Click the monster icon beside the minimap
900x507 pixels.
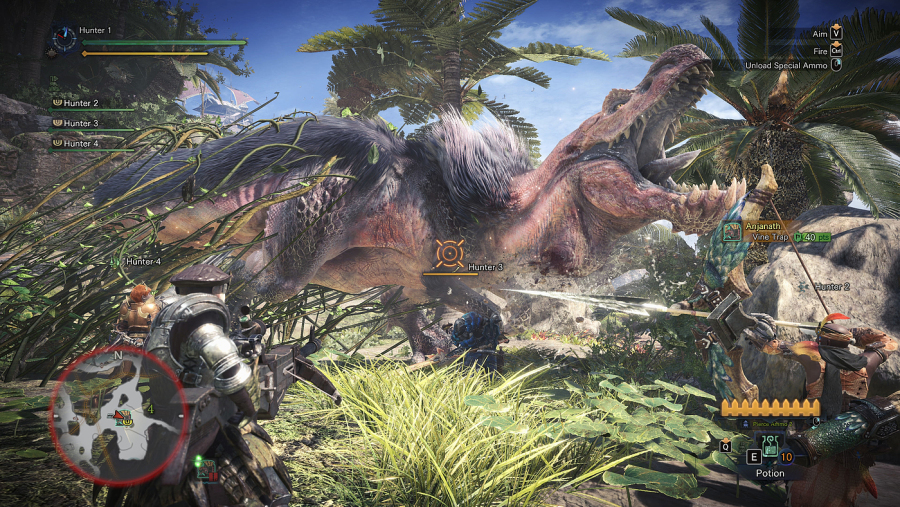205,470
